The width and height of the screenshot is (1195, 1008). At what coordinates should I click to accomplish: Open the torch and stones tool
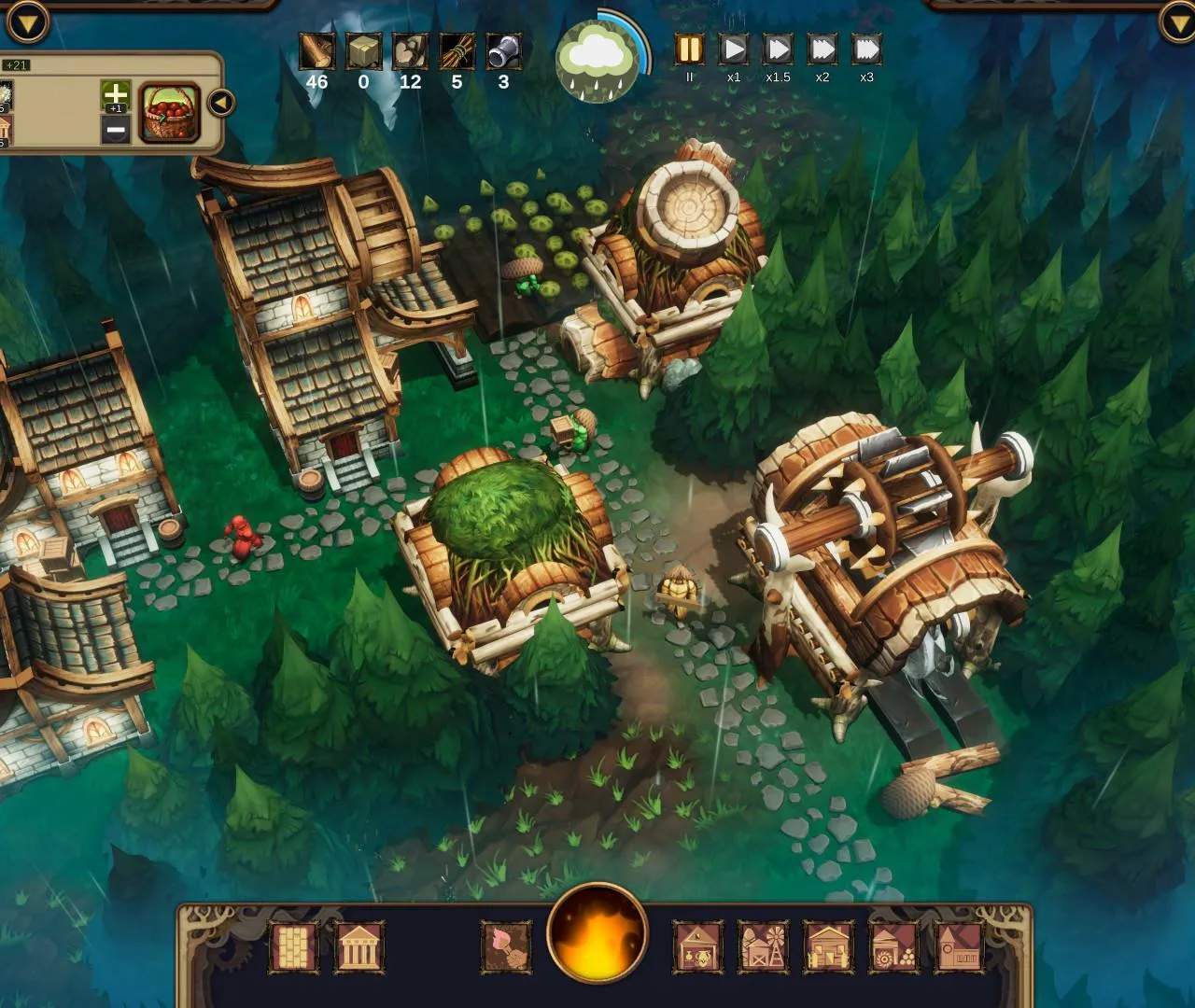(505, 946)
